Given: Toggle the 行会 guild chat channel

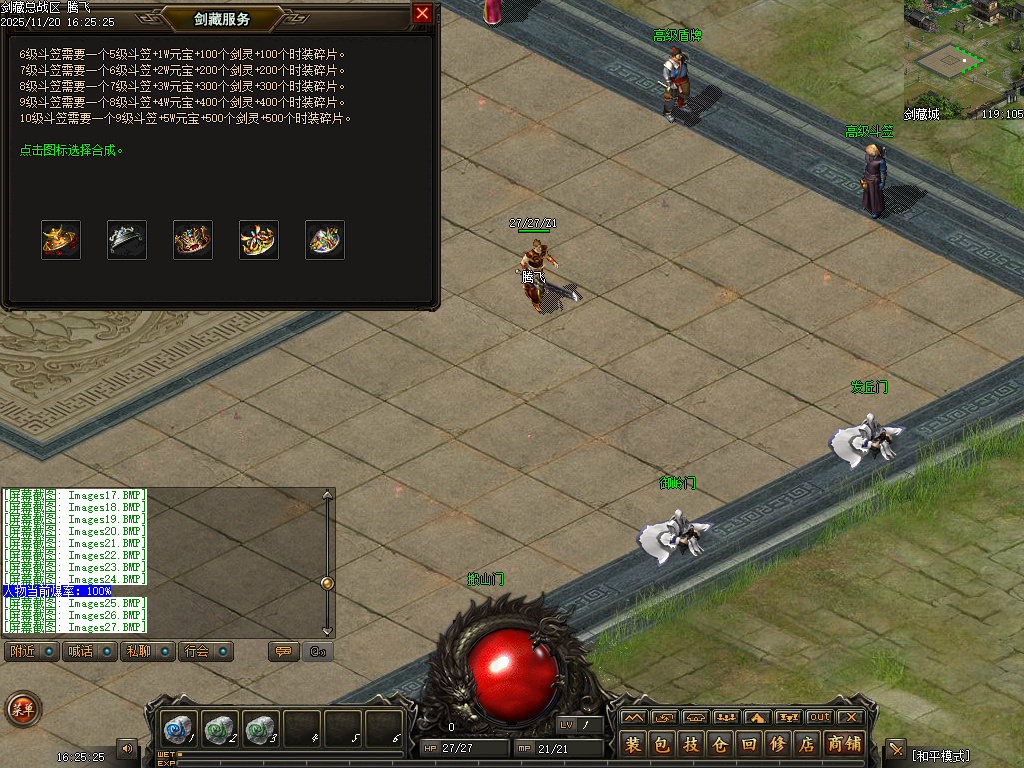Looking at the screenshot, I should (205, 651).
